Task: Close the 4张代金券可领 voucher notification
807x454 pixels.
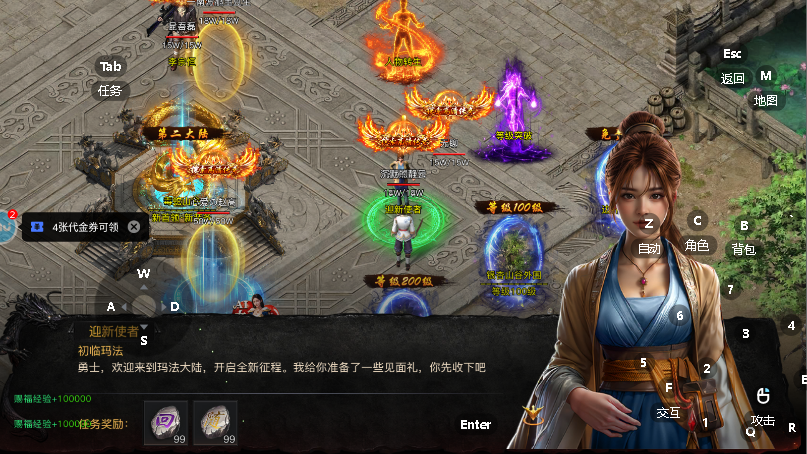Action: (x=134, y=227)
